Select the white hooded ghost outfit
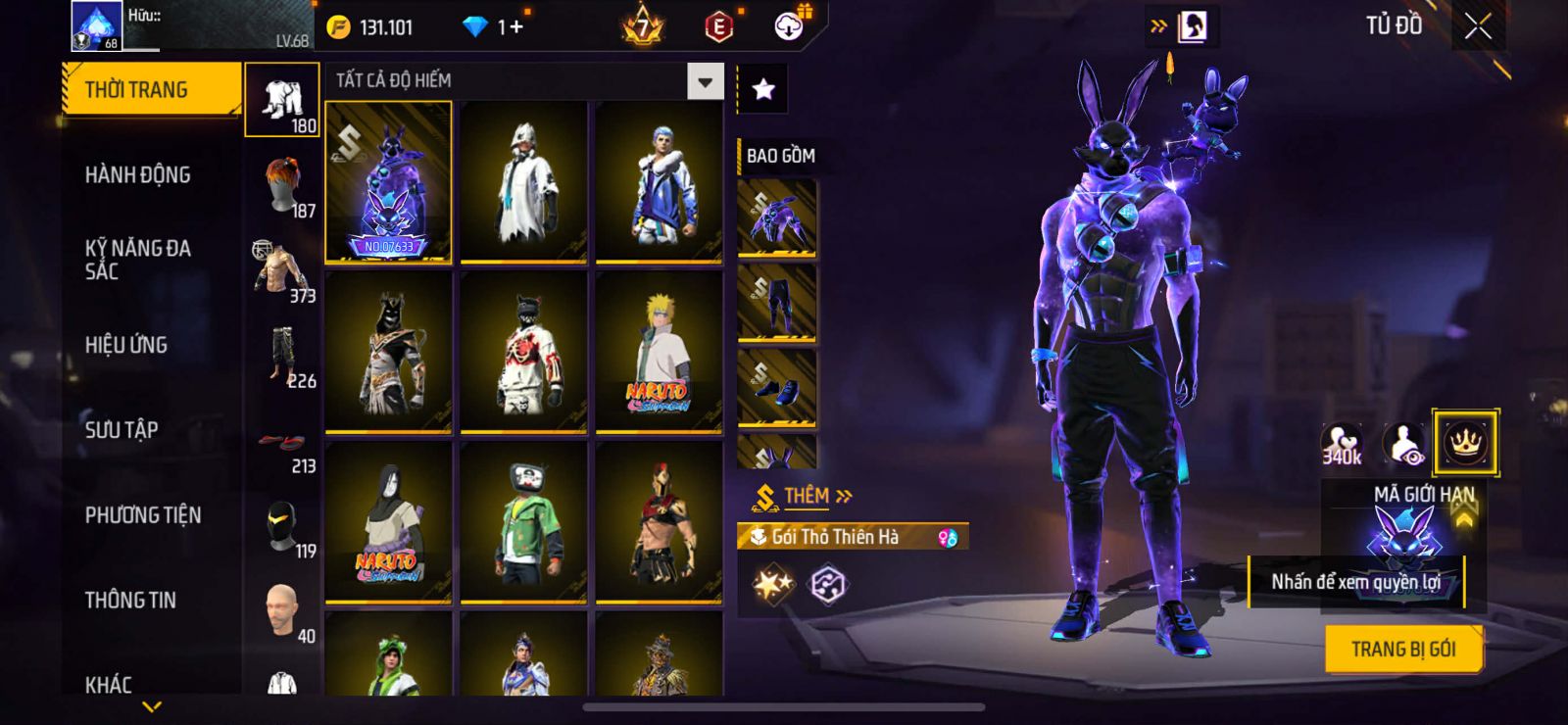 point(523,182)
